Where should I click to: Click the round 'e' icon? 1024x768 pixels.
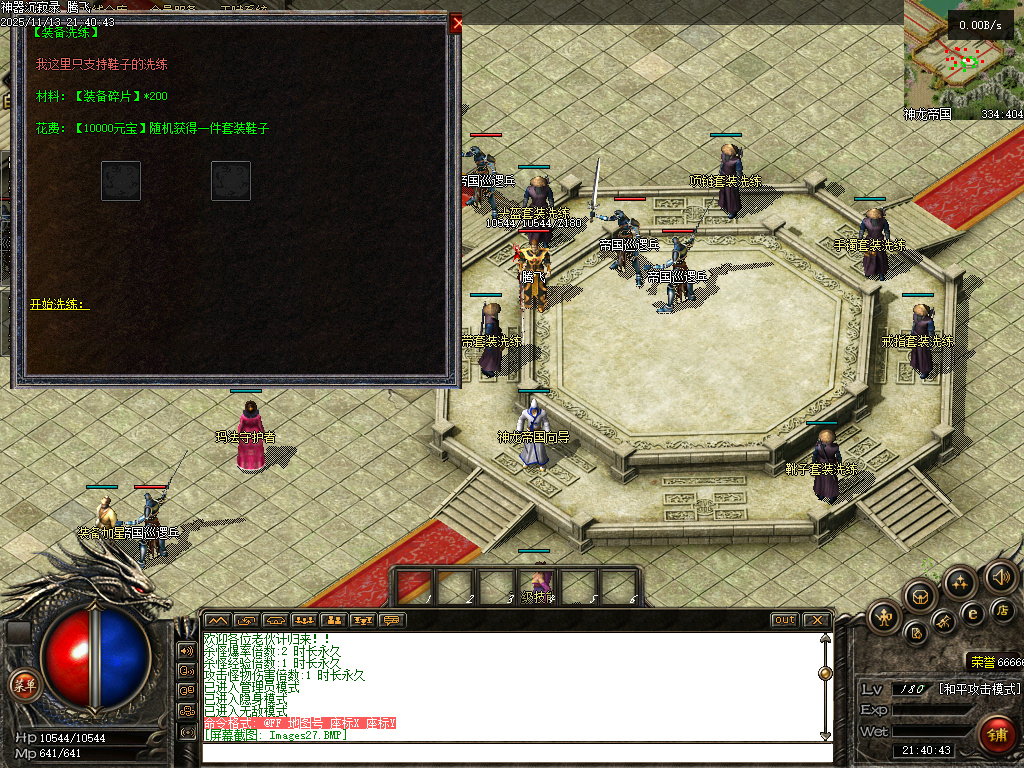click(x=972, y=614)
